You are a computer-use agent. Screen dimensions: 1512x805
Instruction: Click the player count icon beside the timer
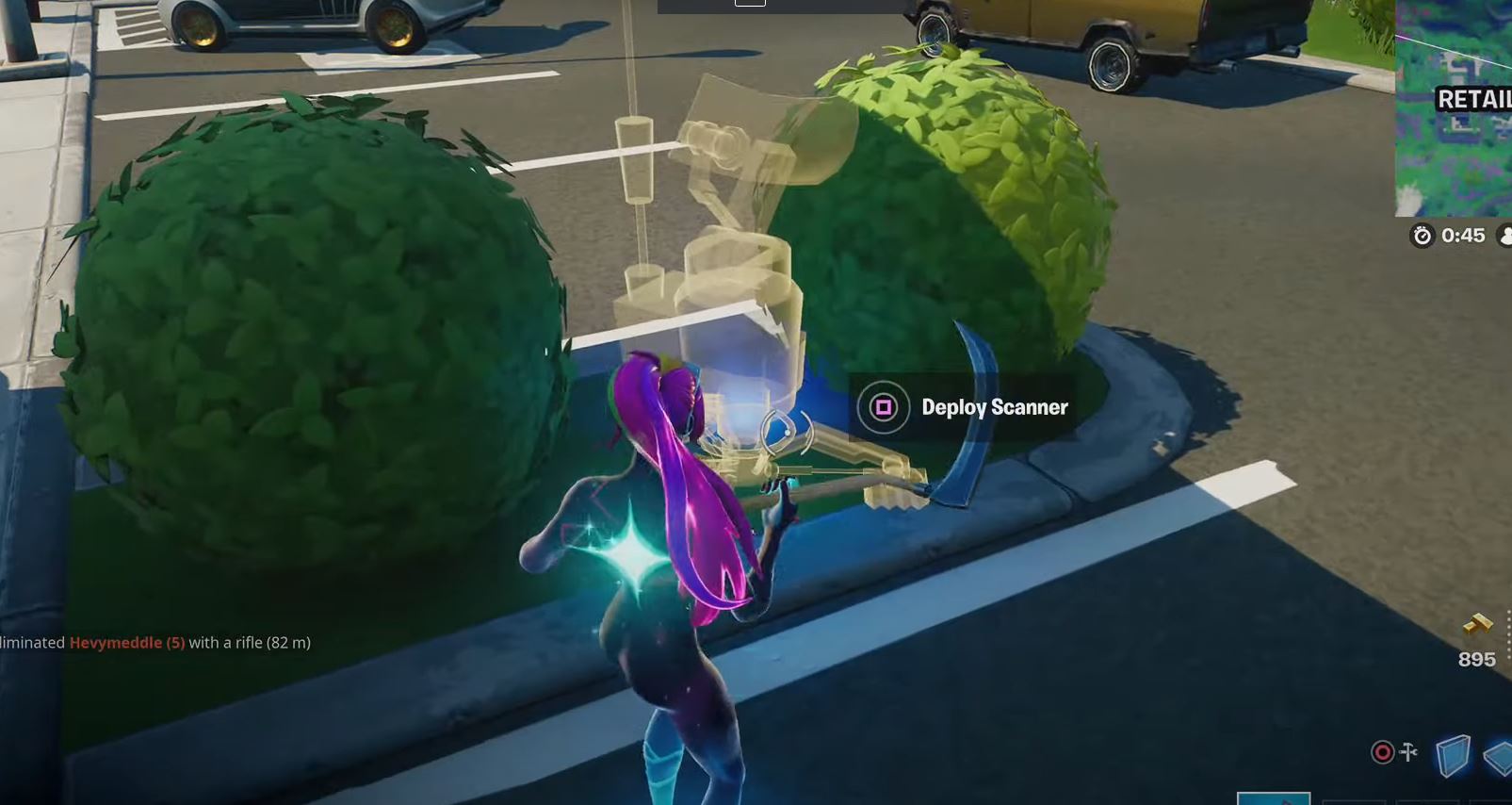(x=1504, y=236)
